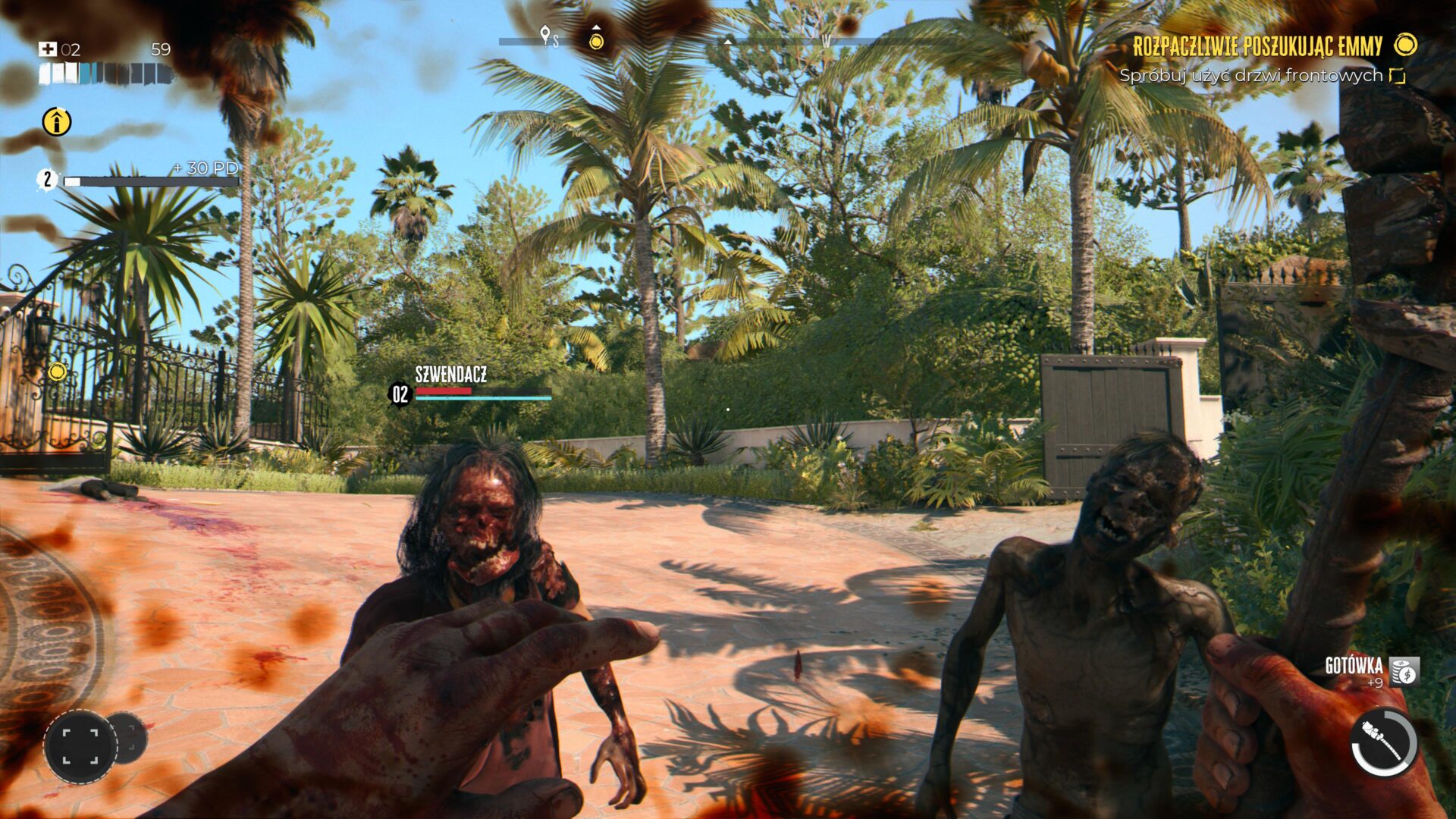The height and width of the screenshot is (819, 1456).
Task: Click the objective text Spróbuj użyć drzwi frontowych
Action: pos(1251,76)
